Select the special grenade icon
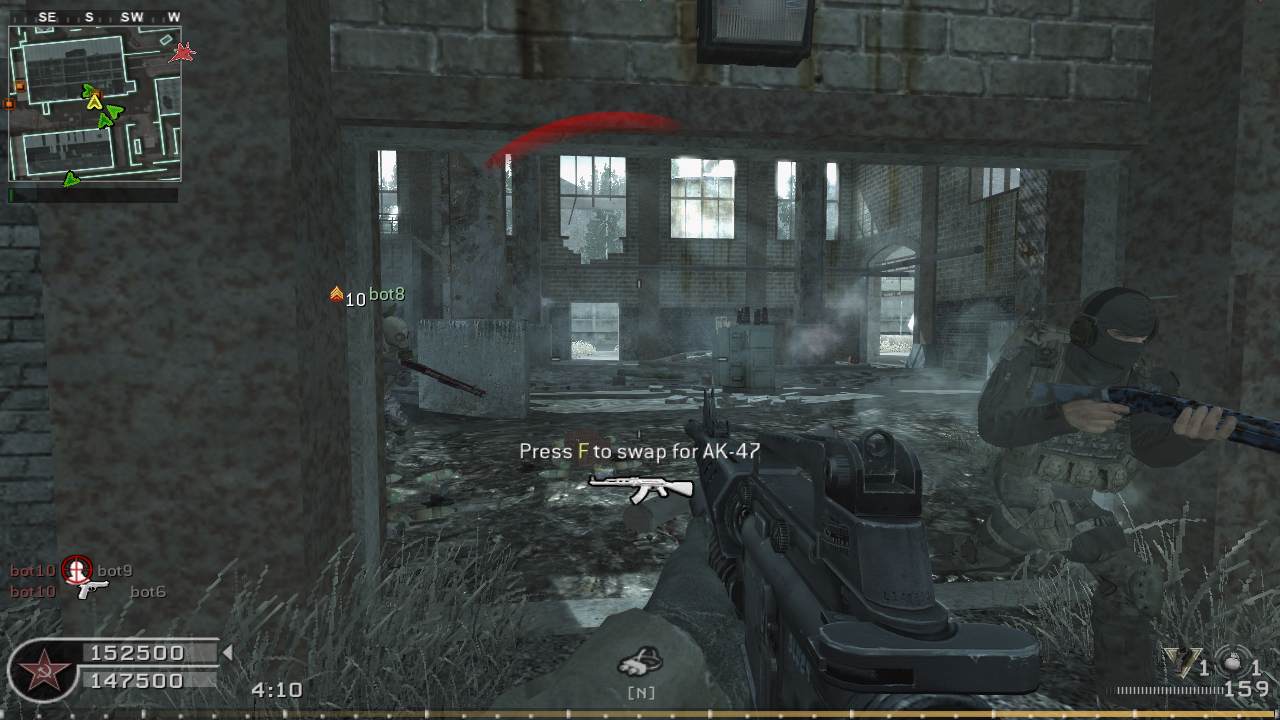 pos(1181,661)
